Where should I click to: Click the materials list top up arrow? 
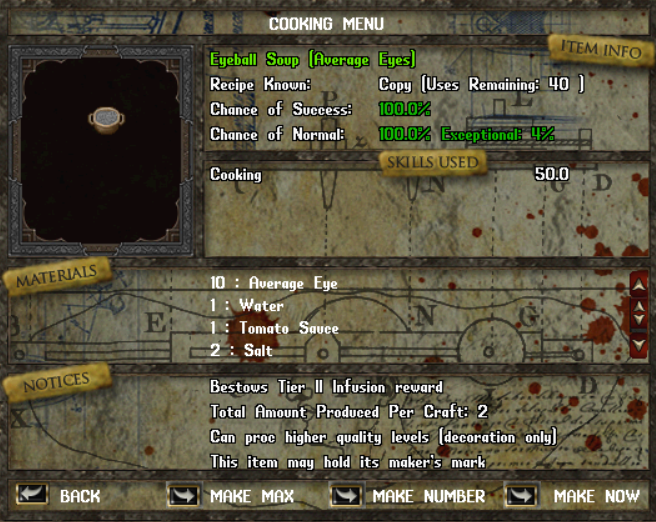coord(639,285)
